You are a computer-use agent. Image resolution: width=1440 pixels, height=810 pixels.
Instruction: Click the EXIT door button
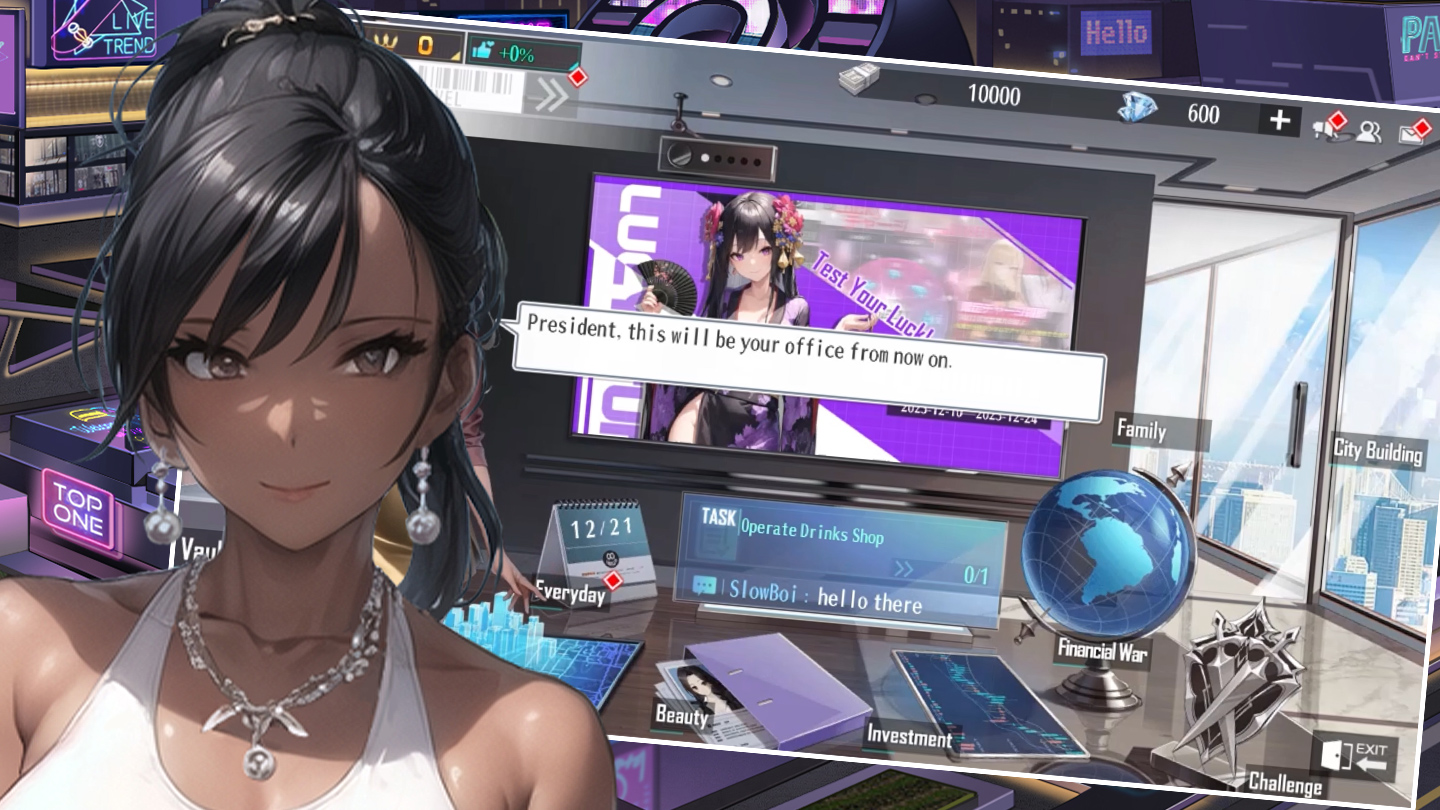[1355, 757]
